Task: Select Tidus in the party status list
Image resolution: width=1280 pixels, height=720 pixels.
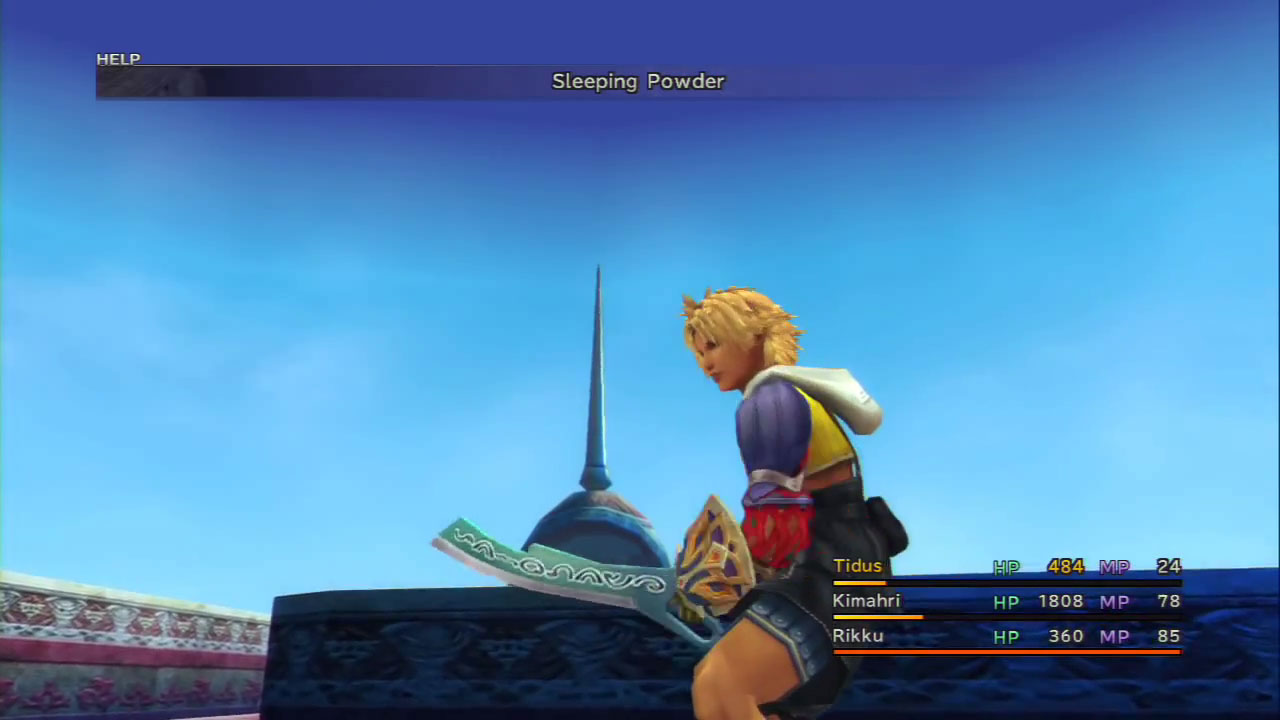Action: click(x=858, y=567)
